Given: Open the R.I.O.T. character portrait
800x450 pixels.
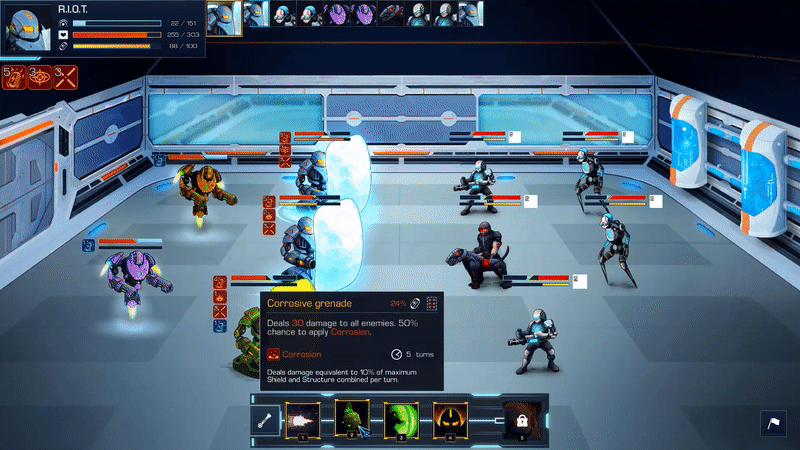Looking at the screenshot, I should coord(27,27).
